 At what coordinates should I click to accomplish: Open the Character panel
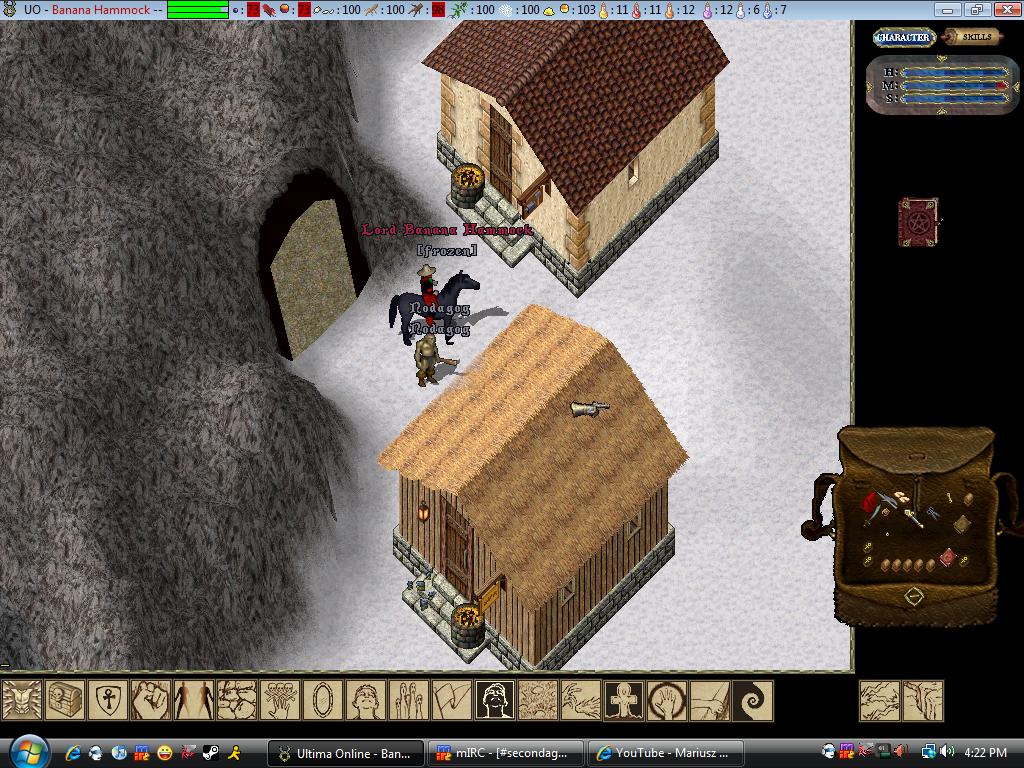[903, 37]
